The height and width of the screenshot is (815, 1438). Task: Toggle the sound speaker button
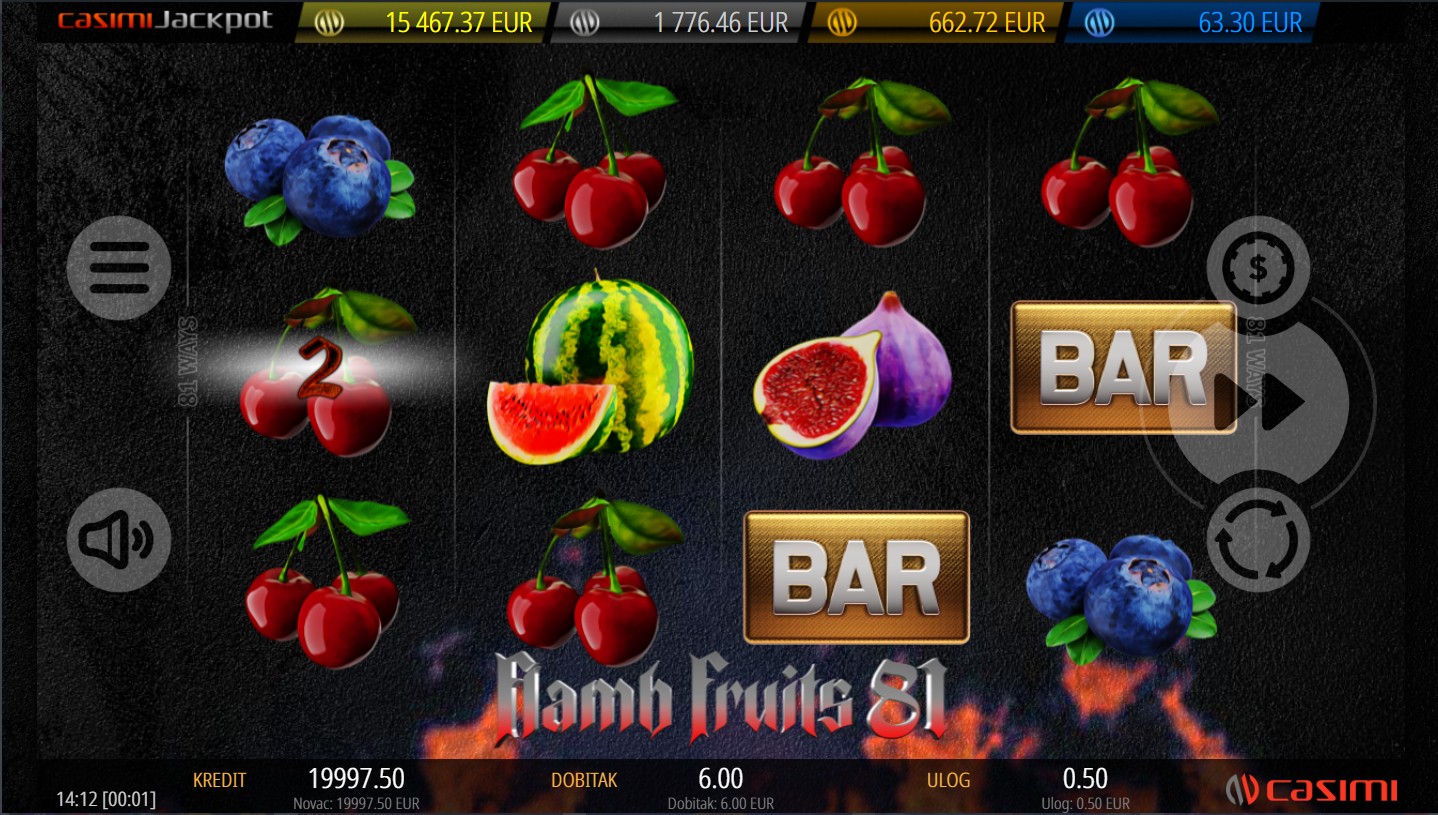click(x=119, y=540)
